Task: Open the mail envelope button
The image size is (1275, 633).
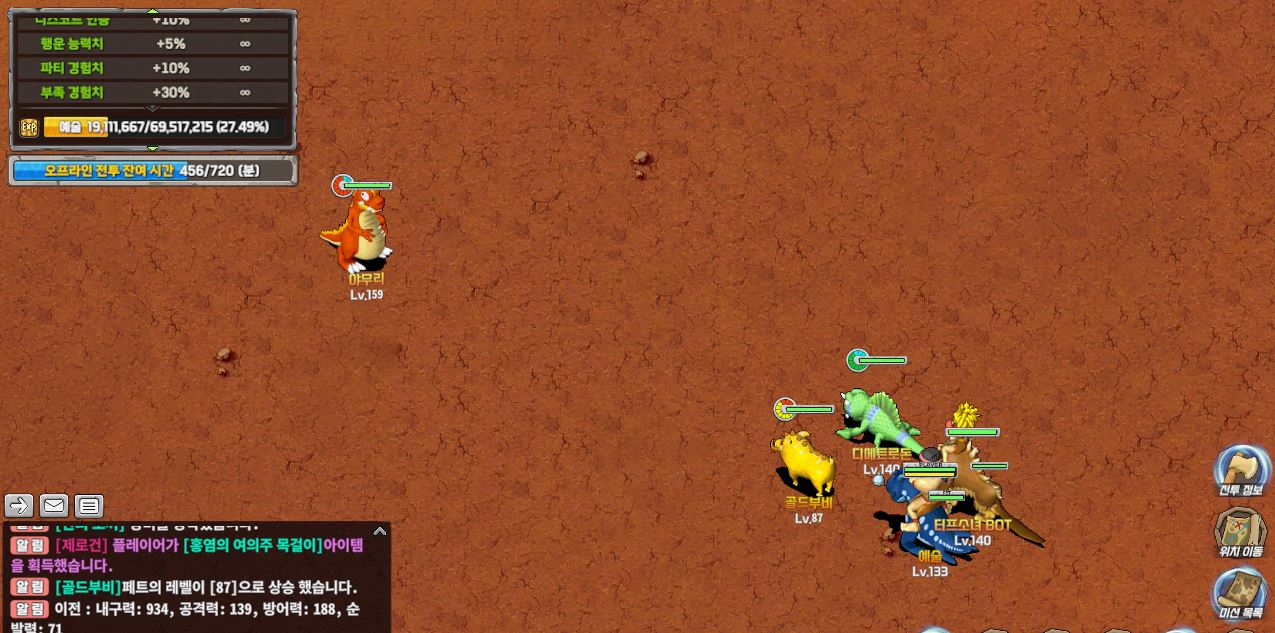Action: 54,505
